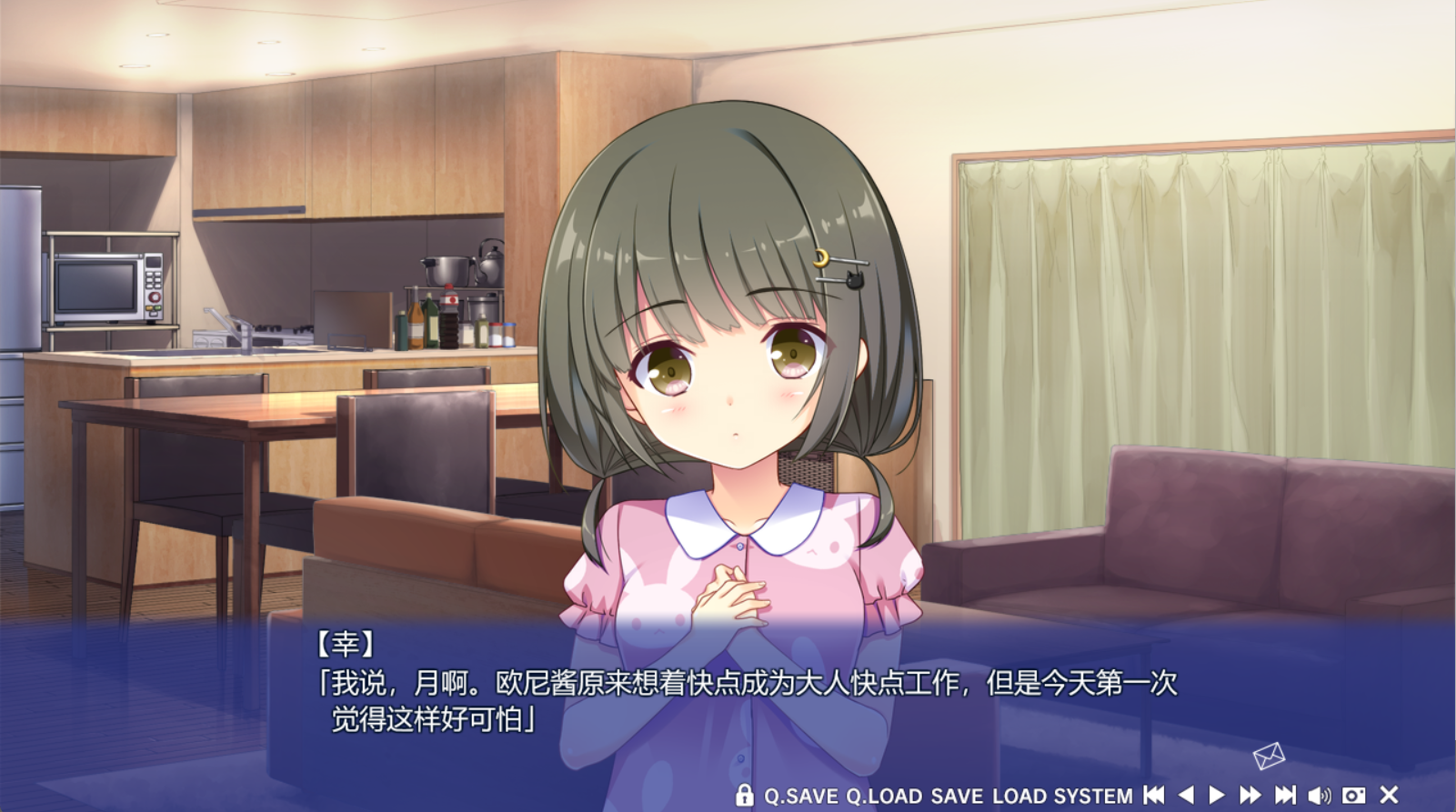The width and height of the screenshot is (1456, 812).
Task: Open backlog with the left arrow icon
Action: click(1188, 795)
